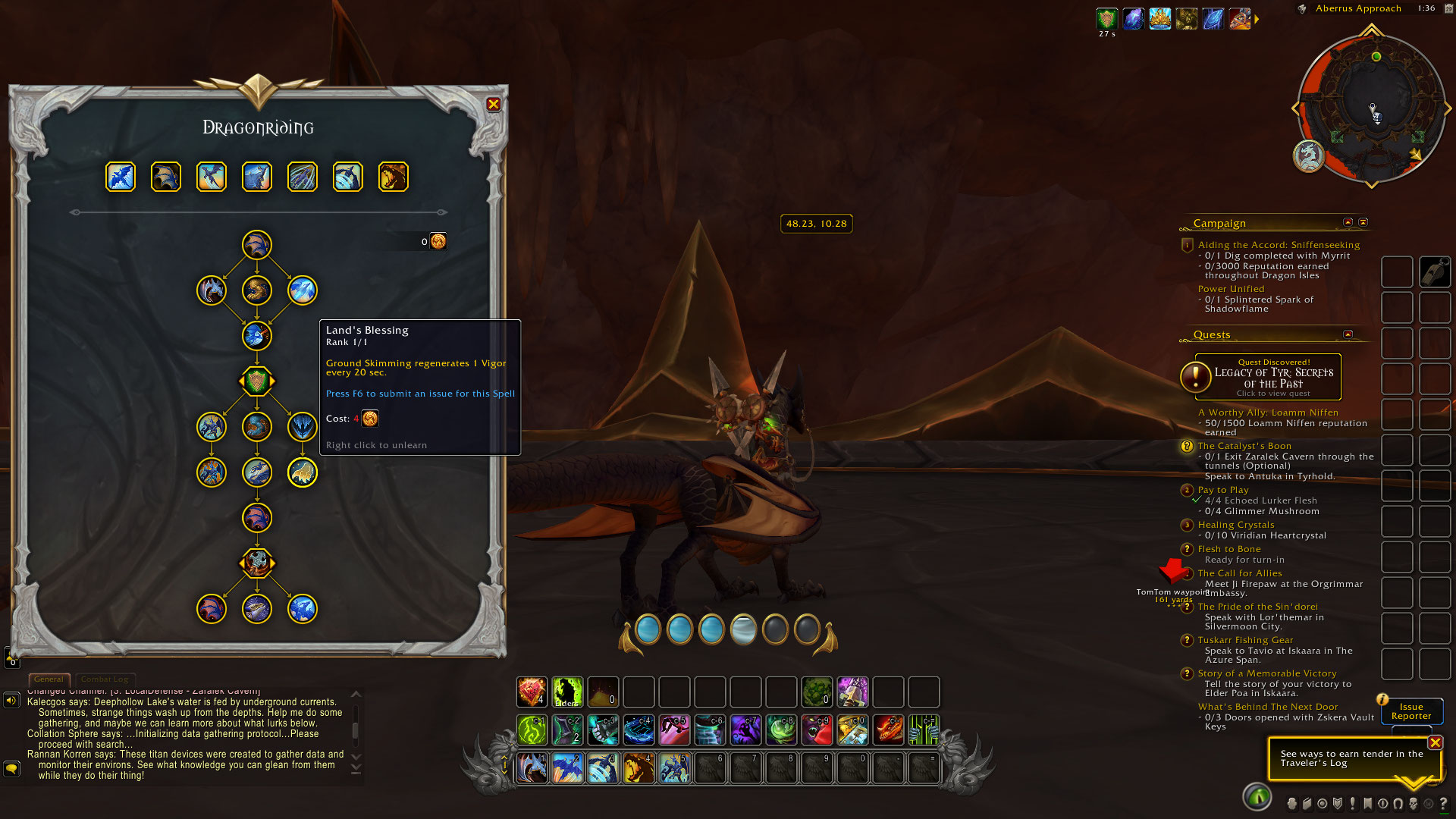This screenshot has height=819, width=1456.
Task: Open the General chat tab
Action: click(49, 679)
